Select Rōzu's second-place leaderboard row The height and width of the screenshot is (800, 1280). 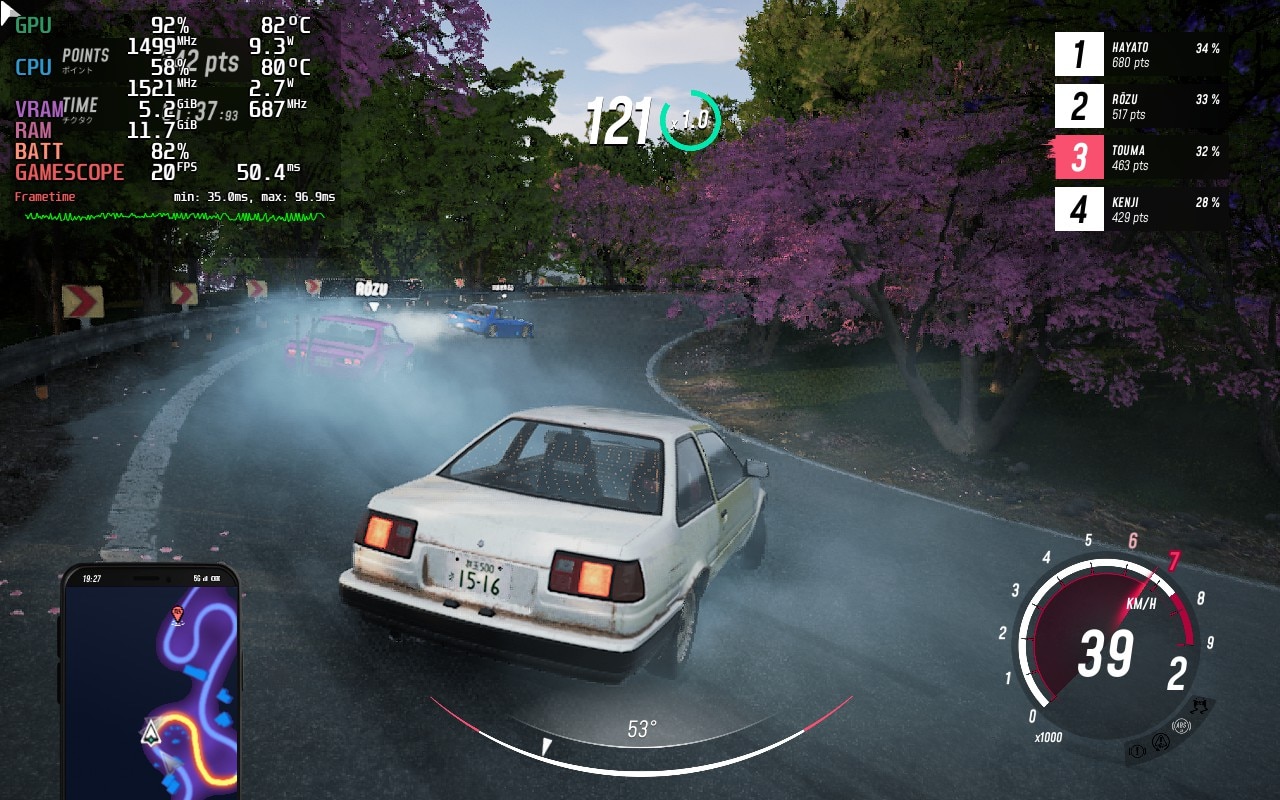[1140, 106]
